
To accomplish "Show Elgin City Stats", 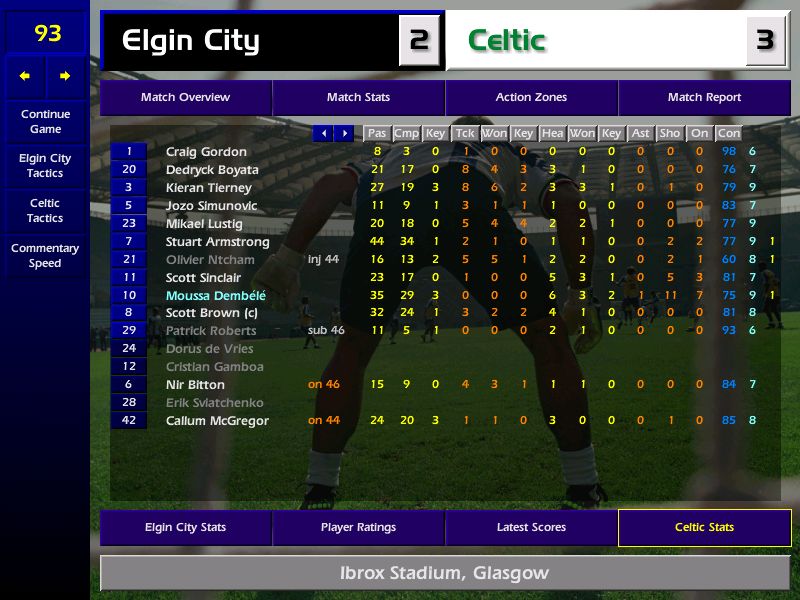I will [185, 528].
